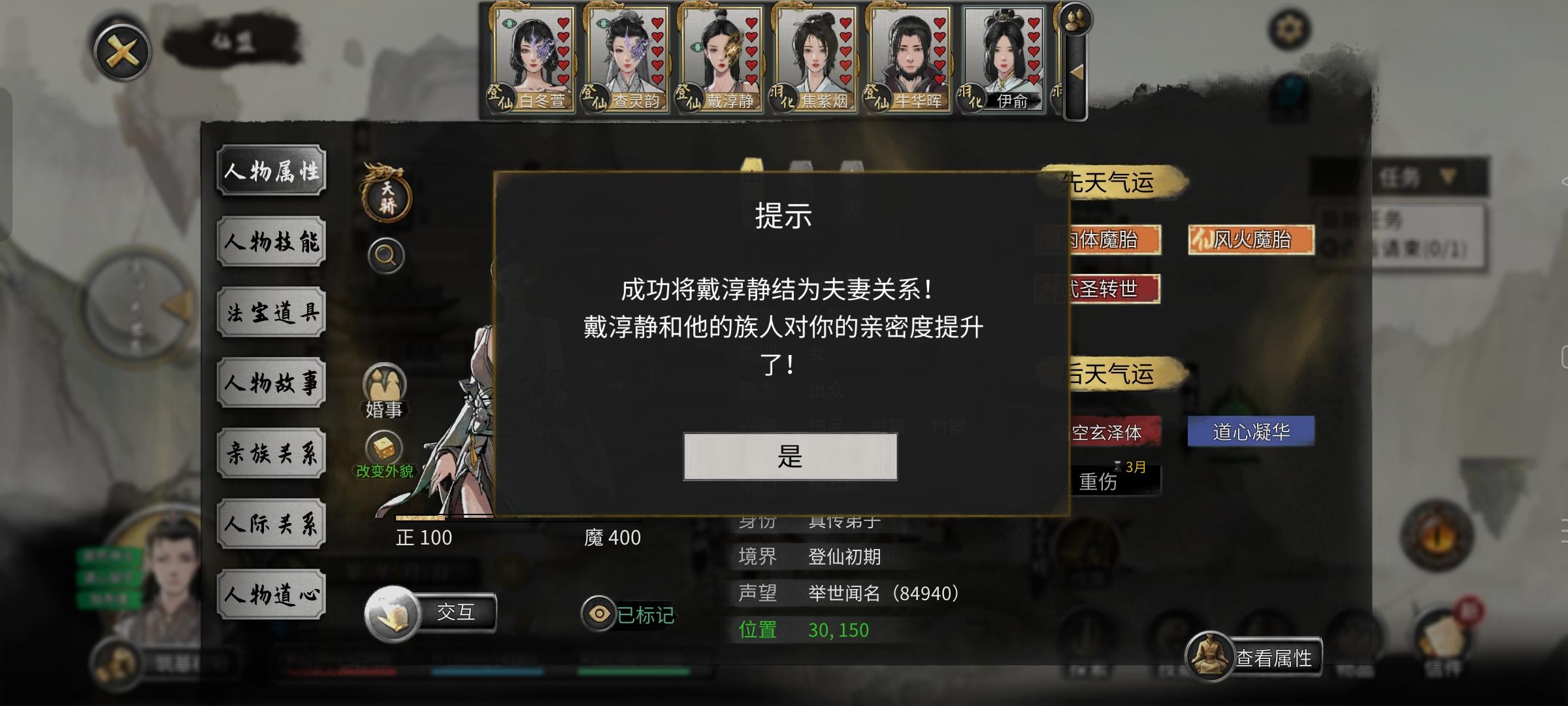Click the hand icon on the 交互 button

pos(392,614)
